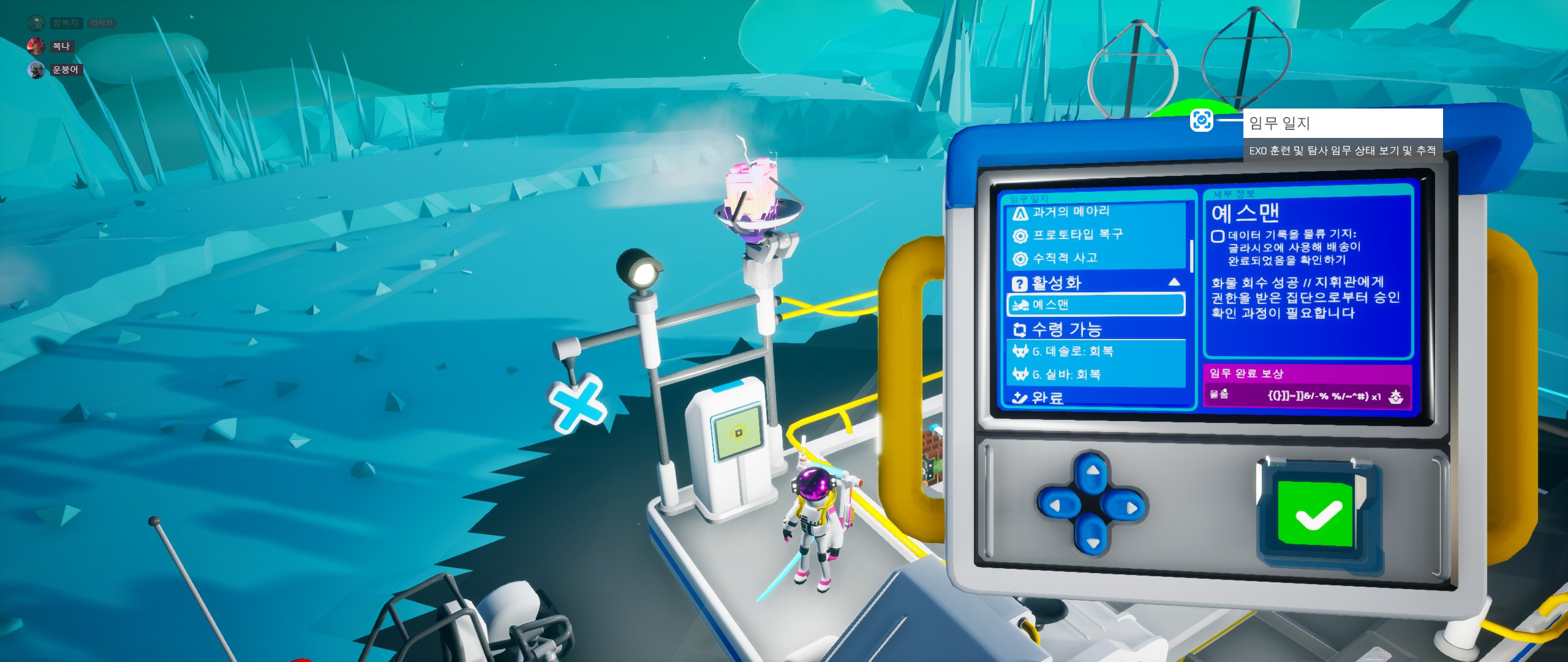Select player 운붕어 in the player list
The height and width of the screenshot is (662, 1568).
[65, 70]
